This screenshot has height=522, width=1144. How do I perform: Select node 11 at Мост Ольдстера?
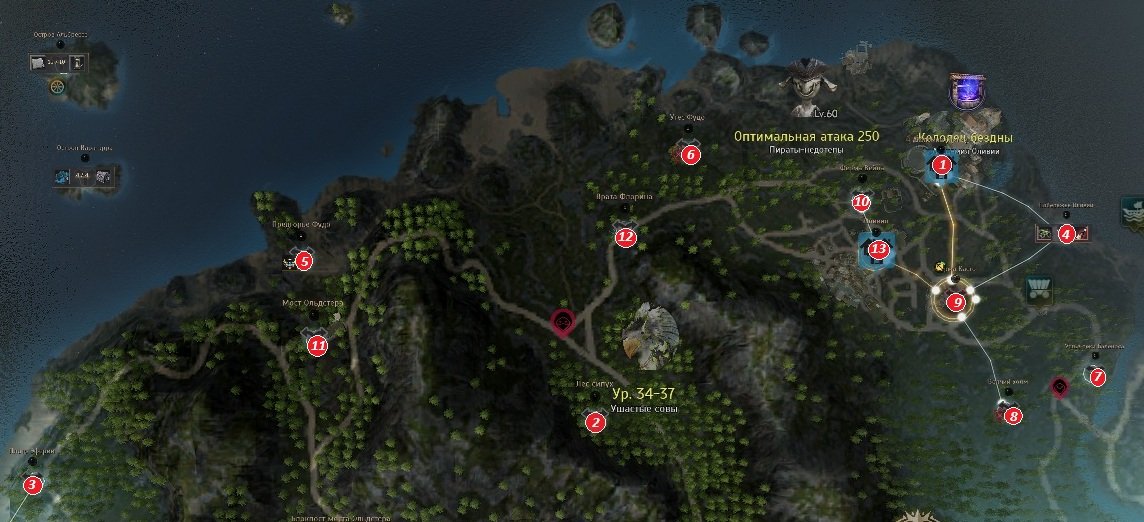pyautogui.click(x=317, y=346)
